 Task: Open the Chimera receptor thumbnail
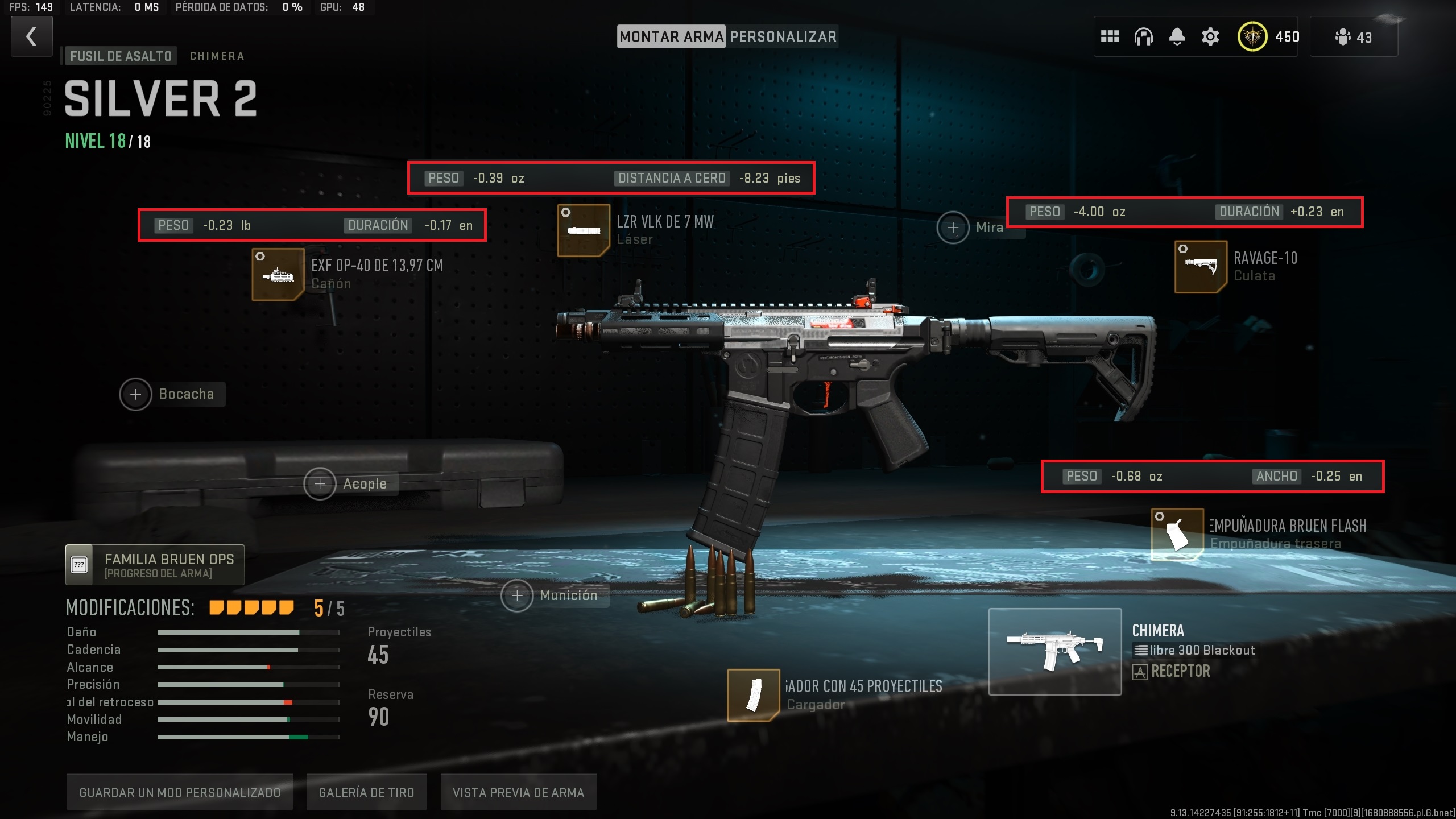tap(1054, 652)
